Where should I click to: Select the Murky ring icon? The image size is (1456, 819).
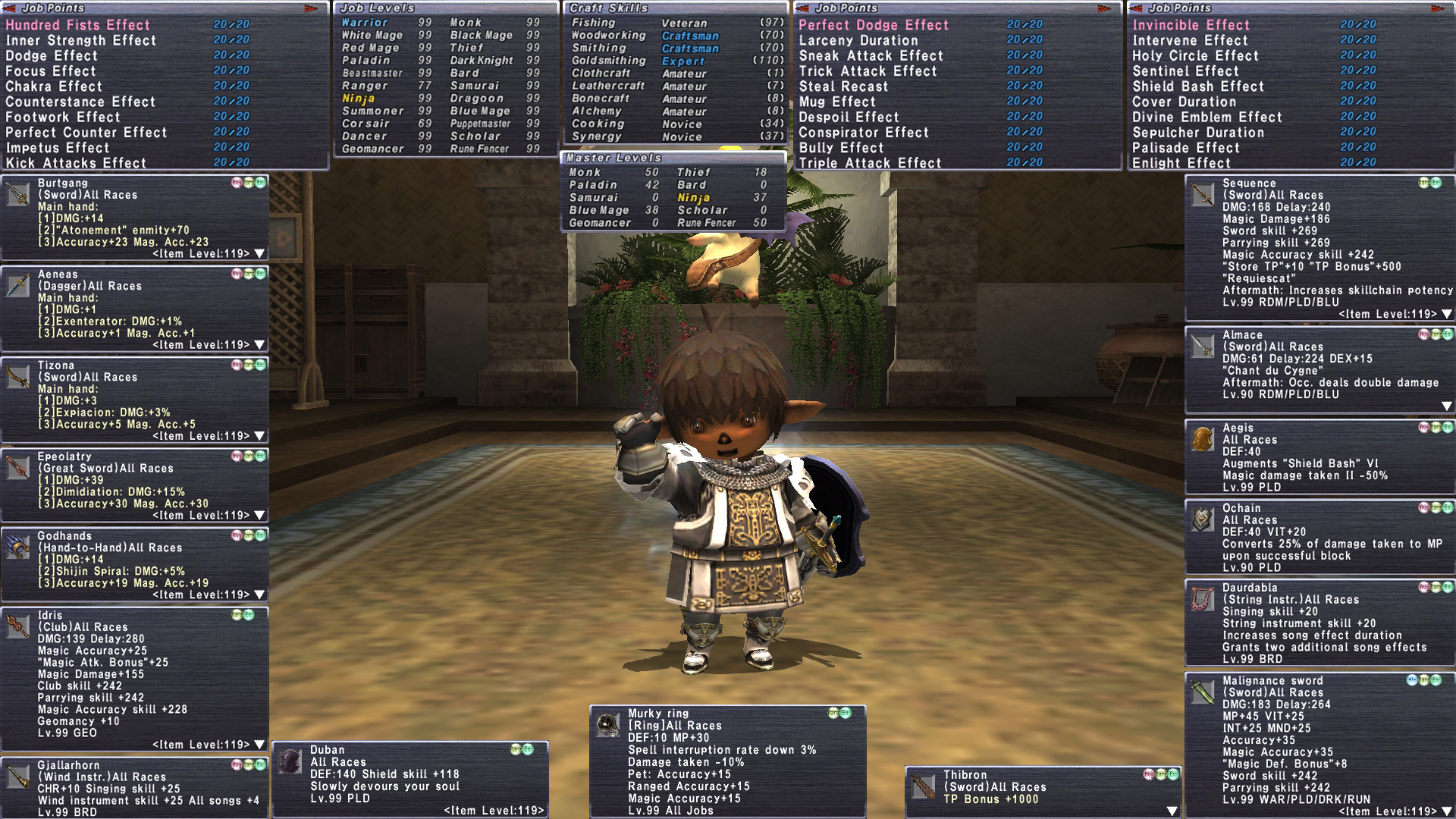[x=607, y=726]
